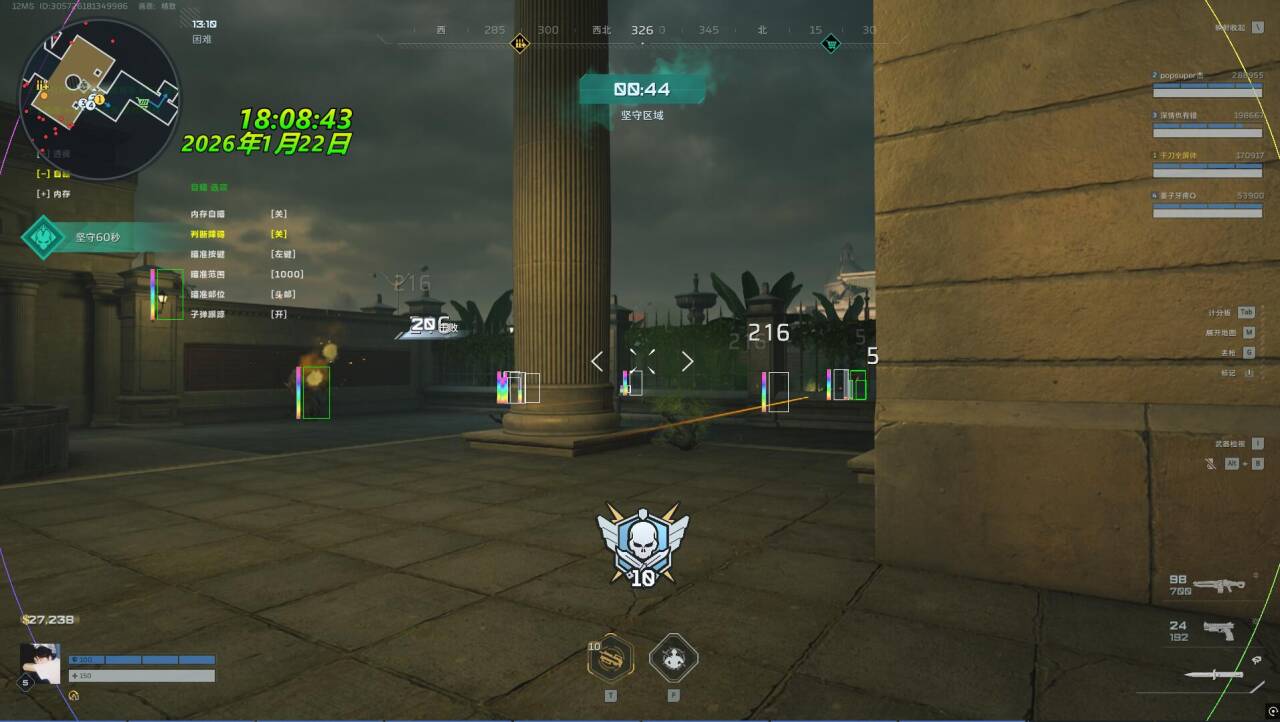Select the pistol weapon slot
The height and width of the screenshot is (722, 1280).
click(x=1218, y=630)
